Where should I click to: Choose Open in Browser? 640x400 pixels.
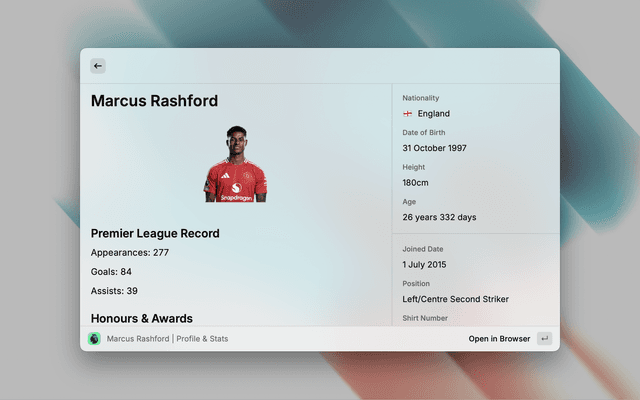pyautogui.click(x=500, y=339)
